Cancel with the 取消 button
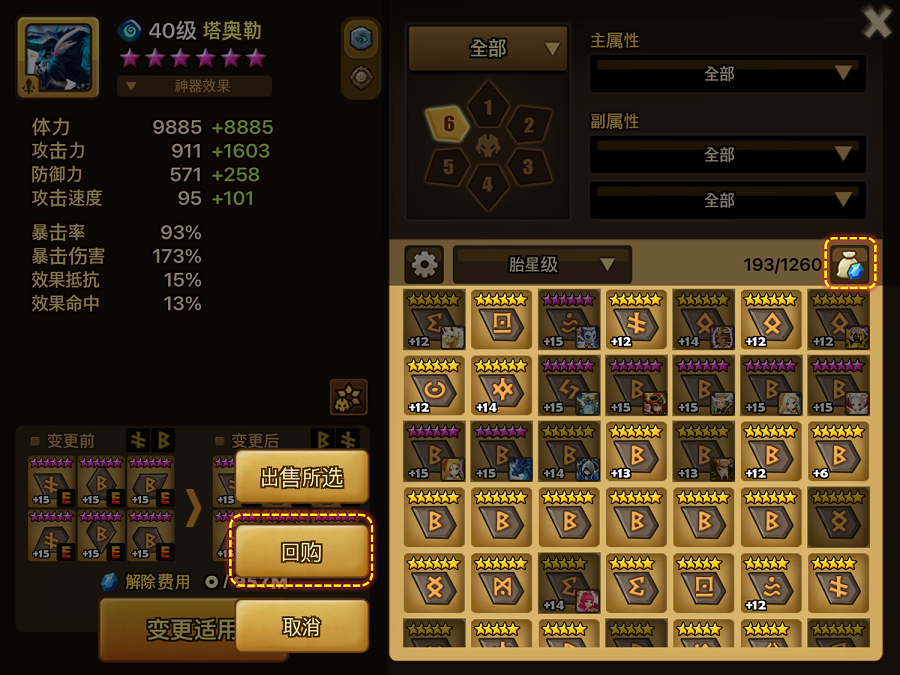This screenshot has height=675, width=900. point(302,626)
